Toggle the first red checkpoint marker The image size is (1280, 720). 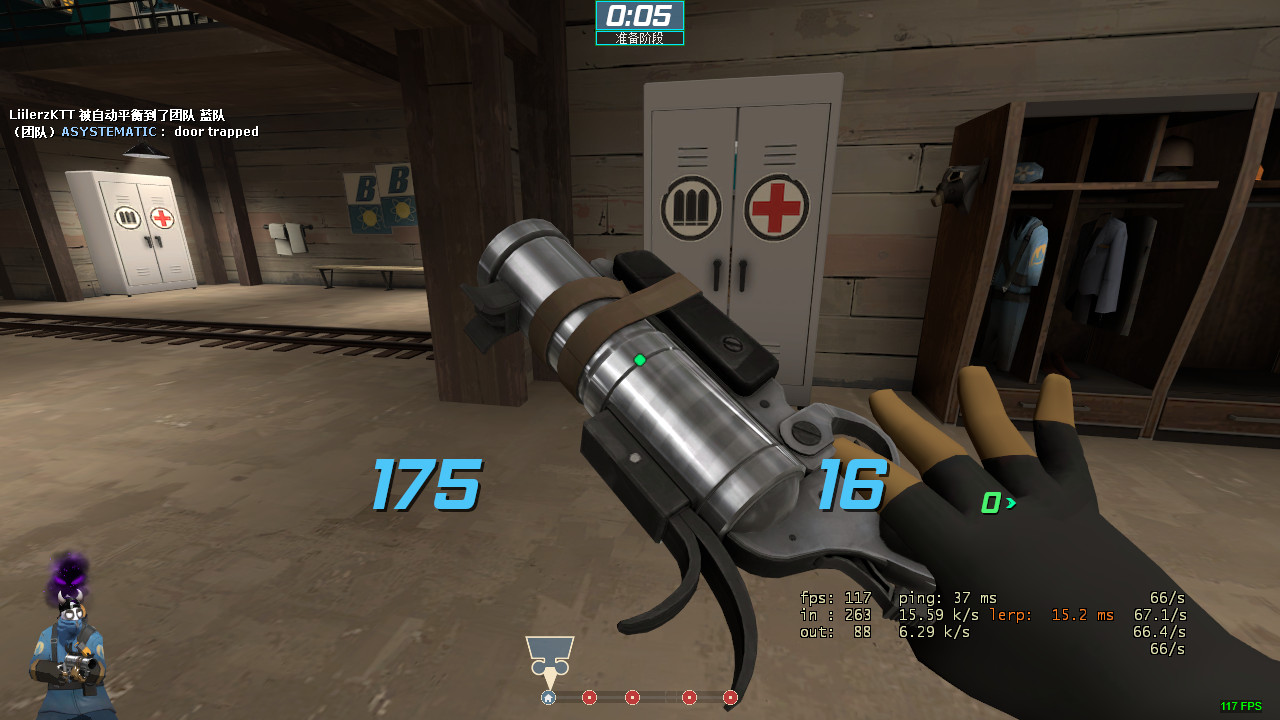[x=589, y=697]
